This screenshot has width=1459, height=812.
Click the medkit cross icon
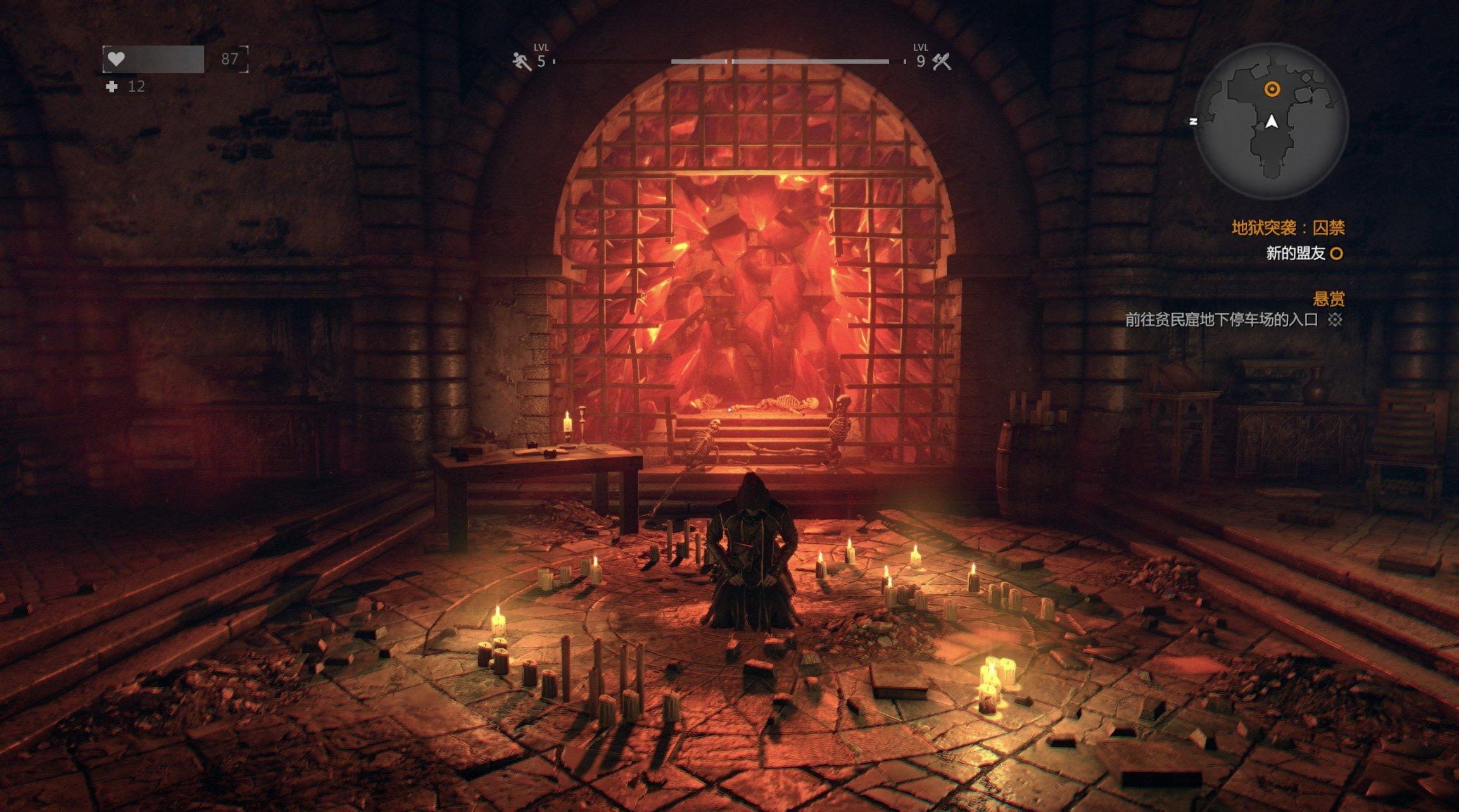112,87
